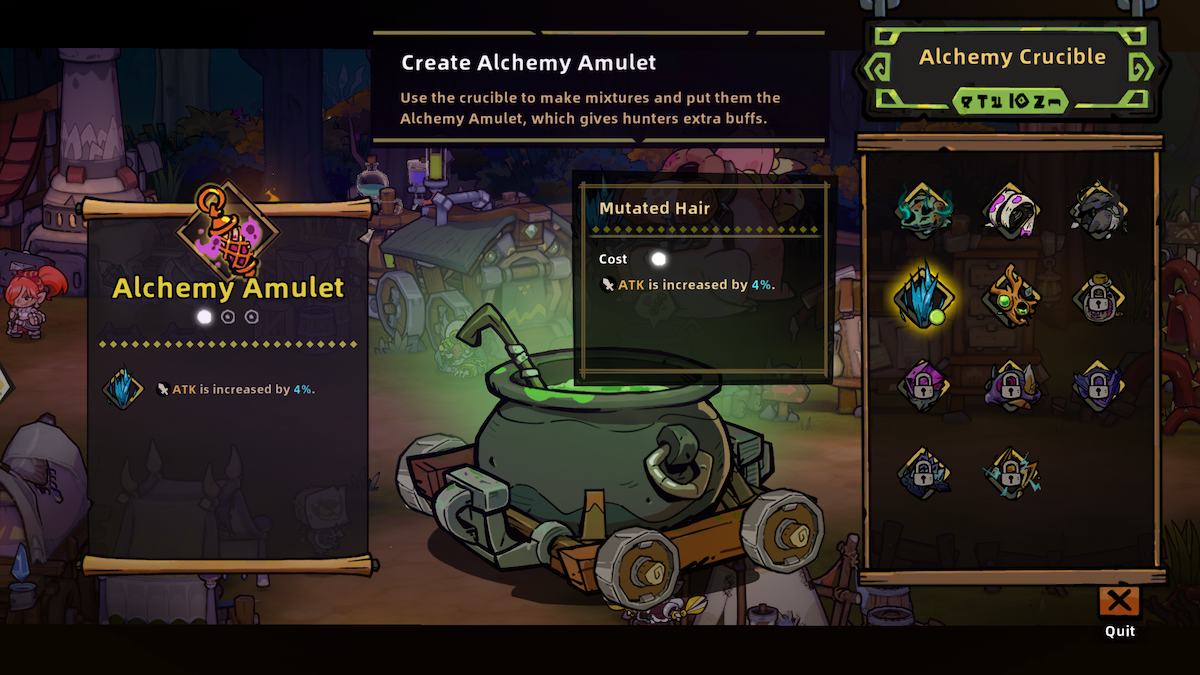Select the locked pink gem ingredient
Image resolution: width=1200 pixels, height=675 pixels.
click(922, 385)
